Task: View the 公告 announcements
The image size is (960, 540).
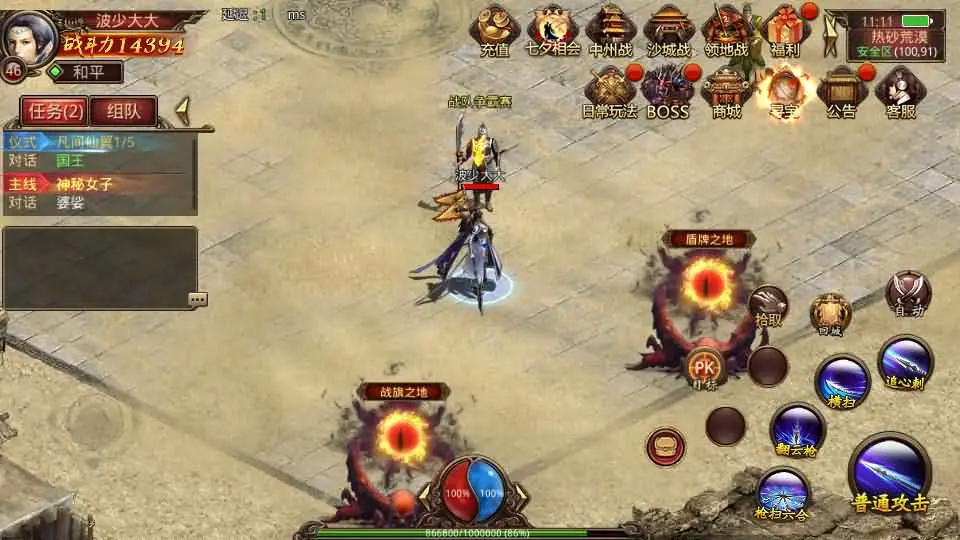Action: [x=841, y=92]
